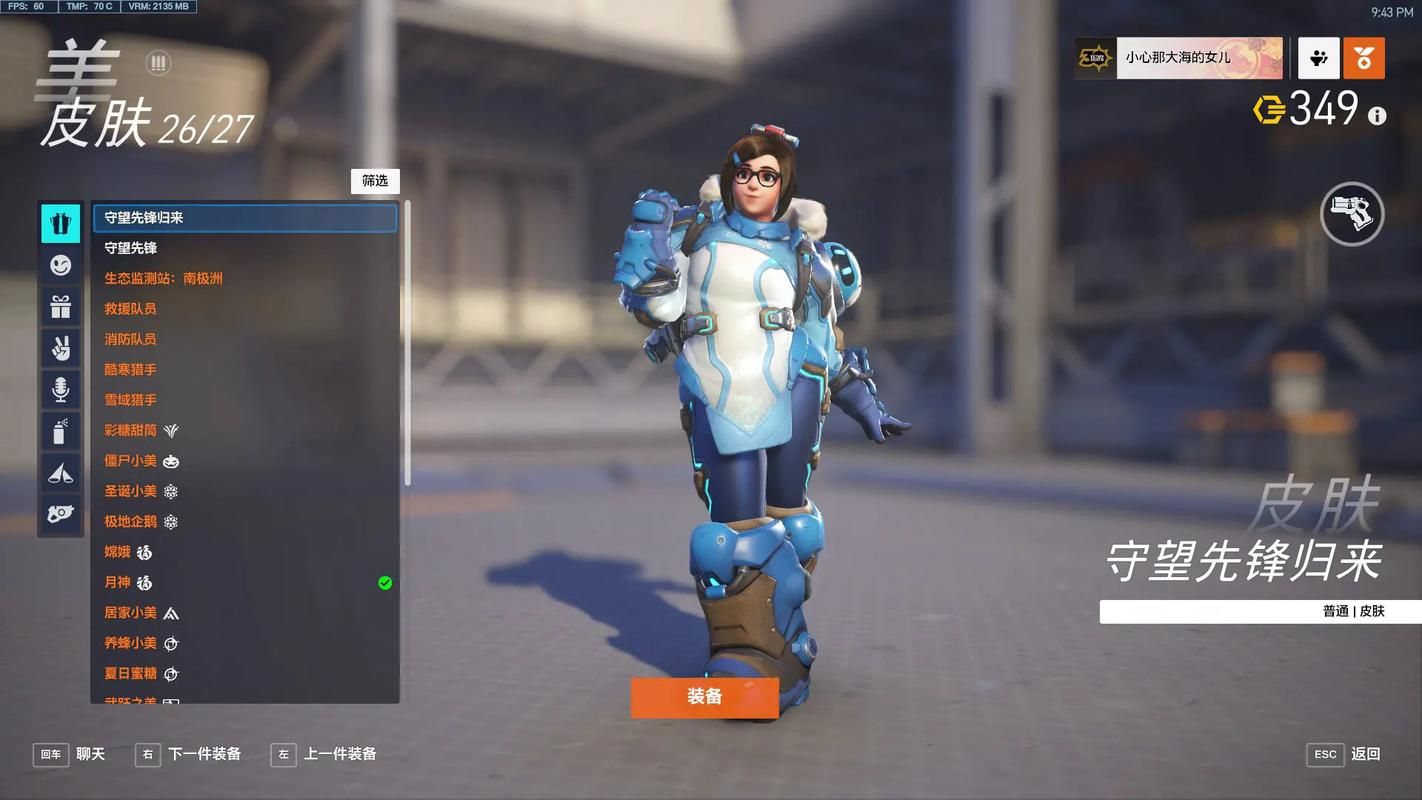Open the 筛选 filter panel

pyautogui.click(x=375, y=181)
